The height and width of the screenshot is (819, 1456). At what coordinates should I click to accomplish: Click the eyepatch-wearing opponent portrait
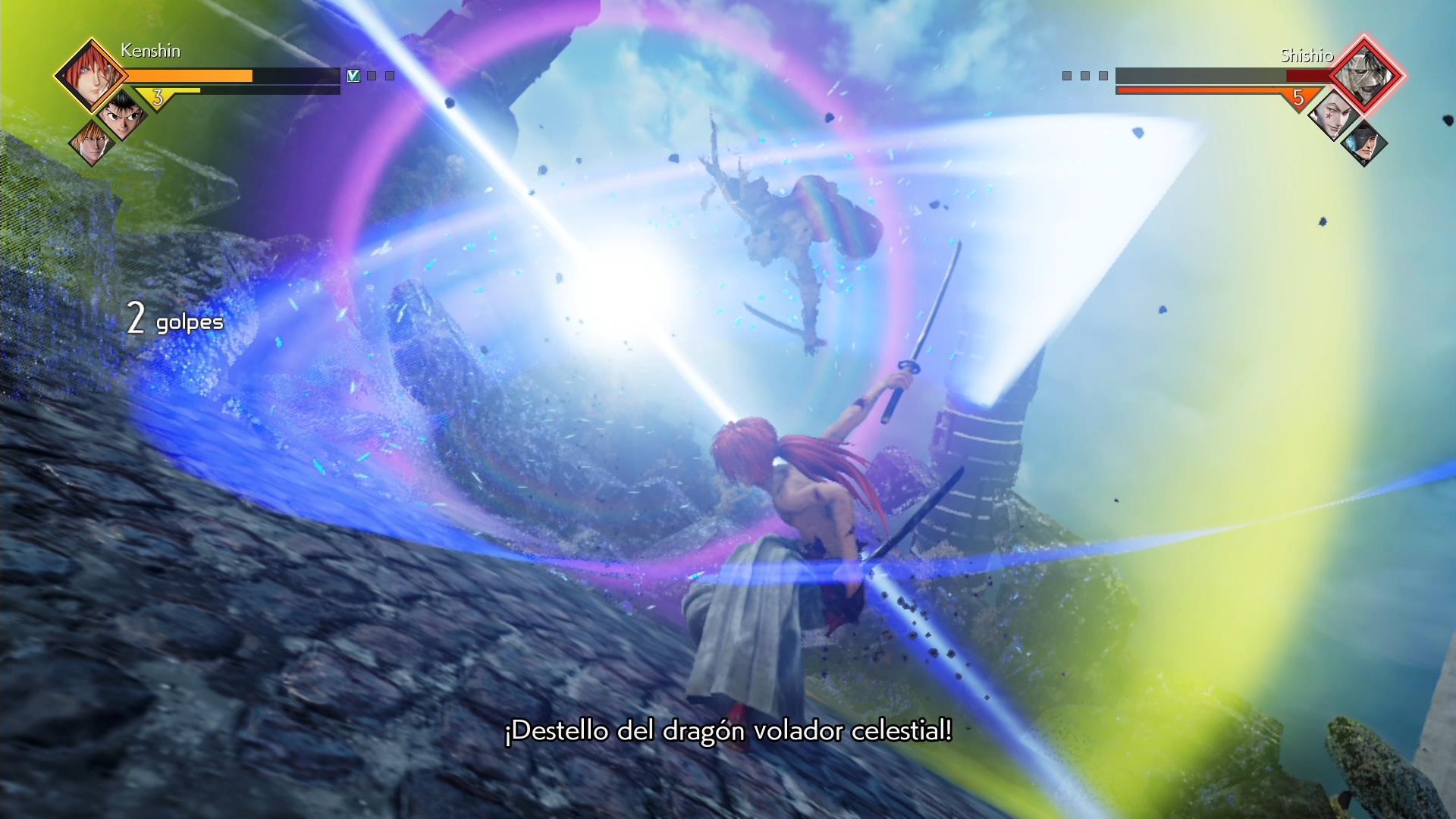pyautogui.click(x=1363, y=143)
